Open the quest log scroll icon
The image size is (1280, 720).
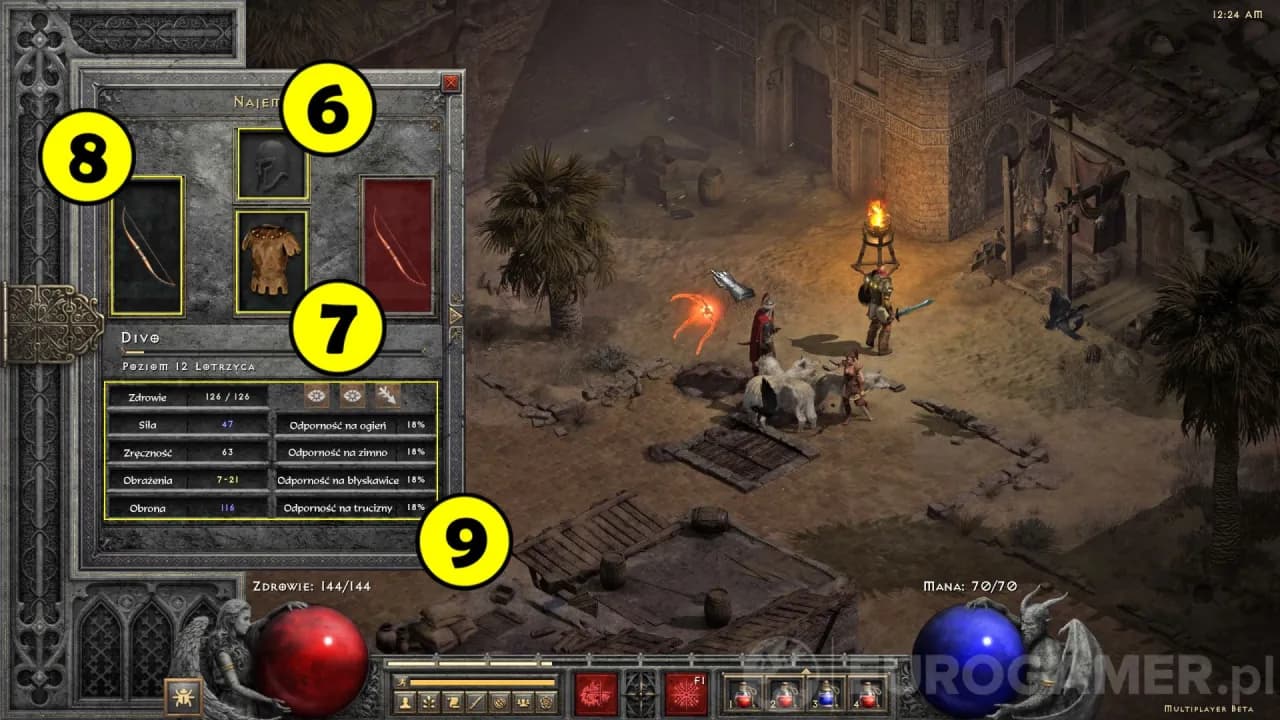451,700
